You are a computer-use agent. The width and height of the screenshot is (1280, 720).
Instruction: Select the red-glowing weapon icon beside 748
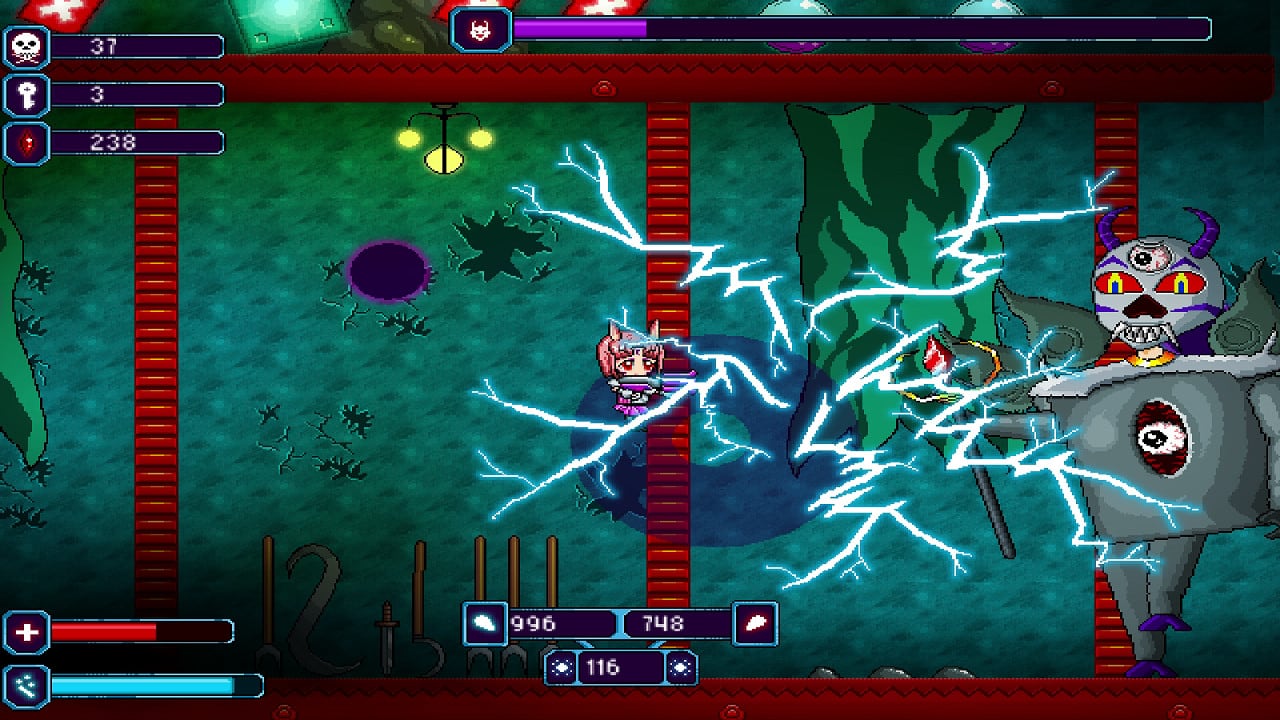click(755, 623)
